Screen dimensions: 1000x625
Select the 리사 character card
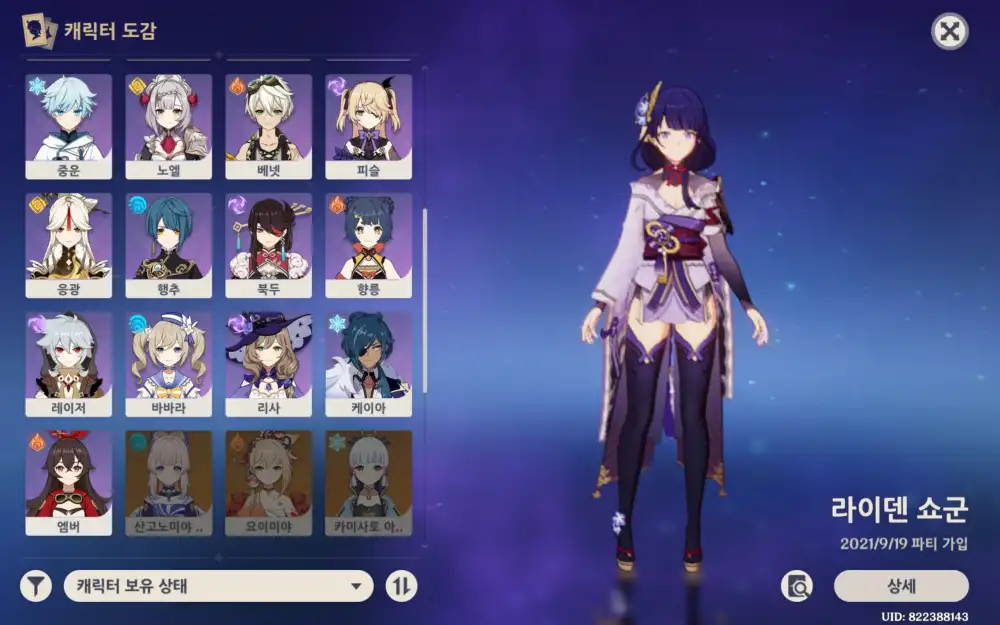(x=268, y=363)
